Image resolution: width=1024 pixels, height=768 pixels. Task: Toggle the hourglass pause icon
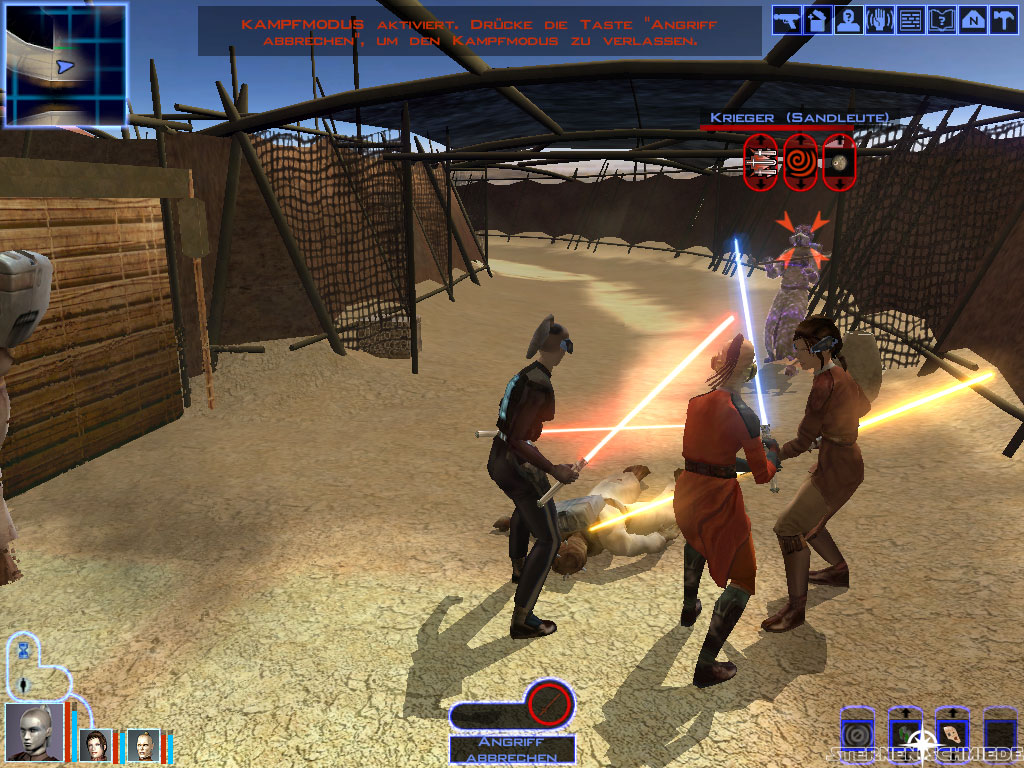pos(23,650)
